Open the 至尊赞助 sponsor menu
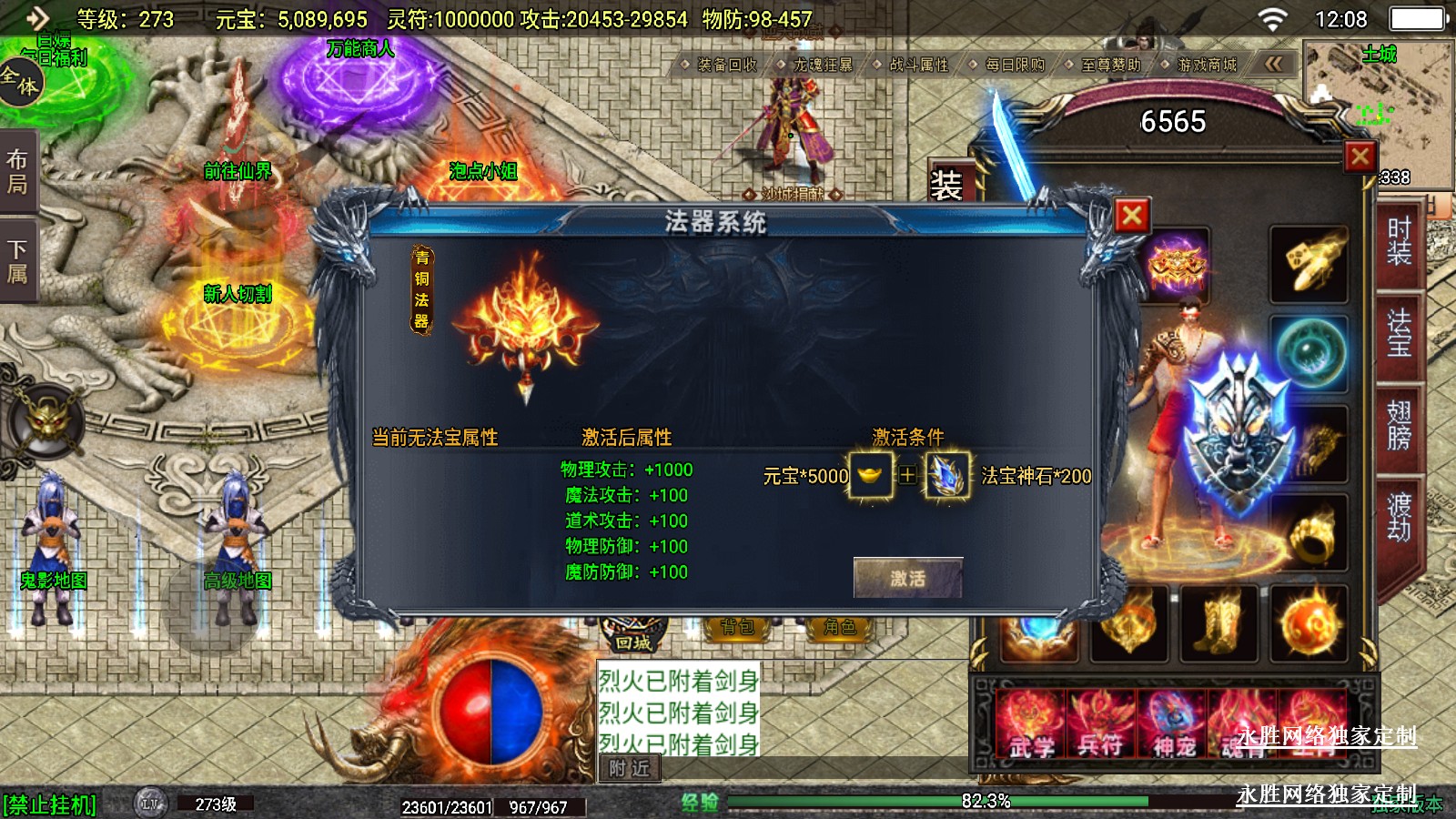The width and height of the screenshot is (1456, 819). point(1110,65)
